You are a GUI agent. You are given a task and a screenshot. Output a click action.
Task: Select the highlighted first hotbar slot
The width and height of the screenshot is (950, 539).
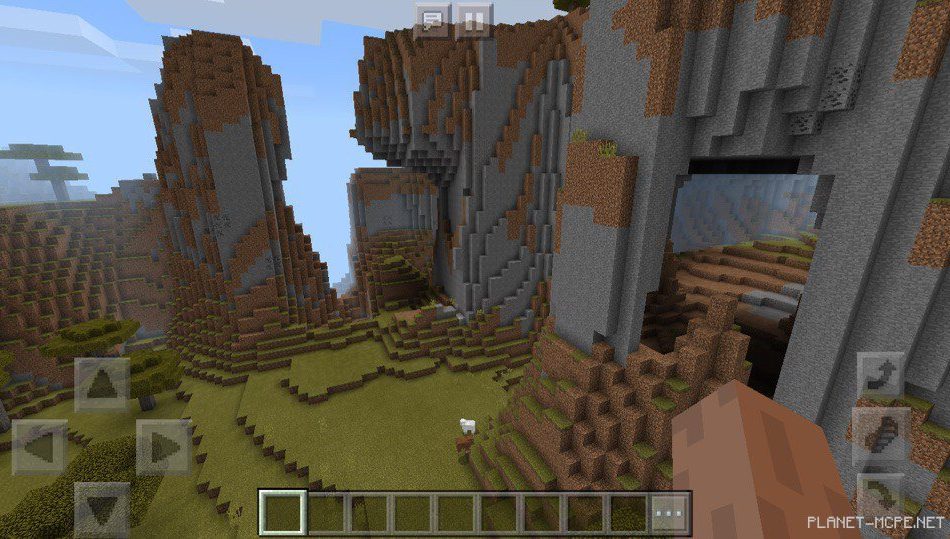[281, 512]
